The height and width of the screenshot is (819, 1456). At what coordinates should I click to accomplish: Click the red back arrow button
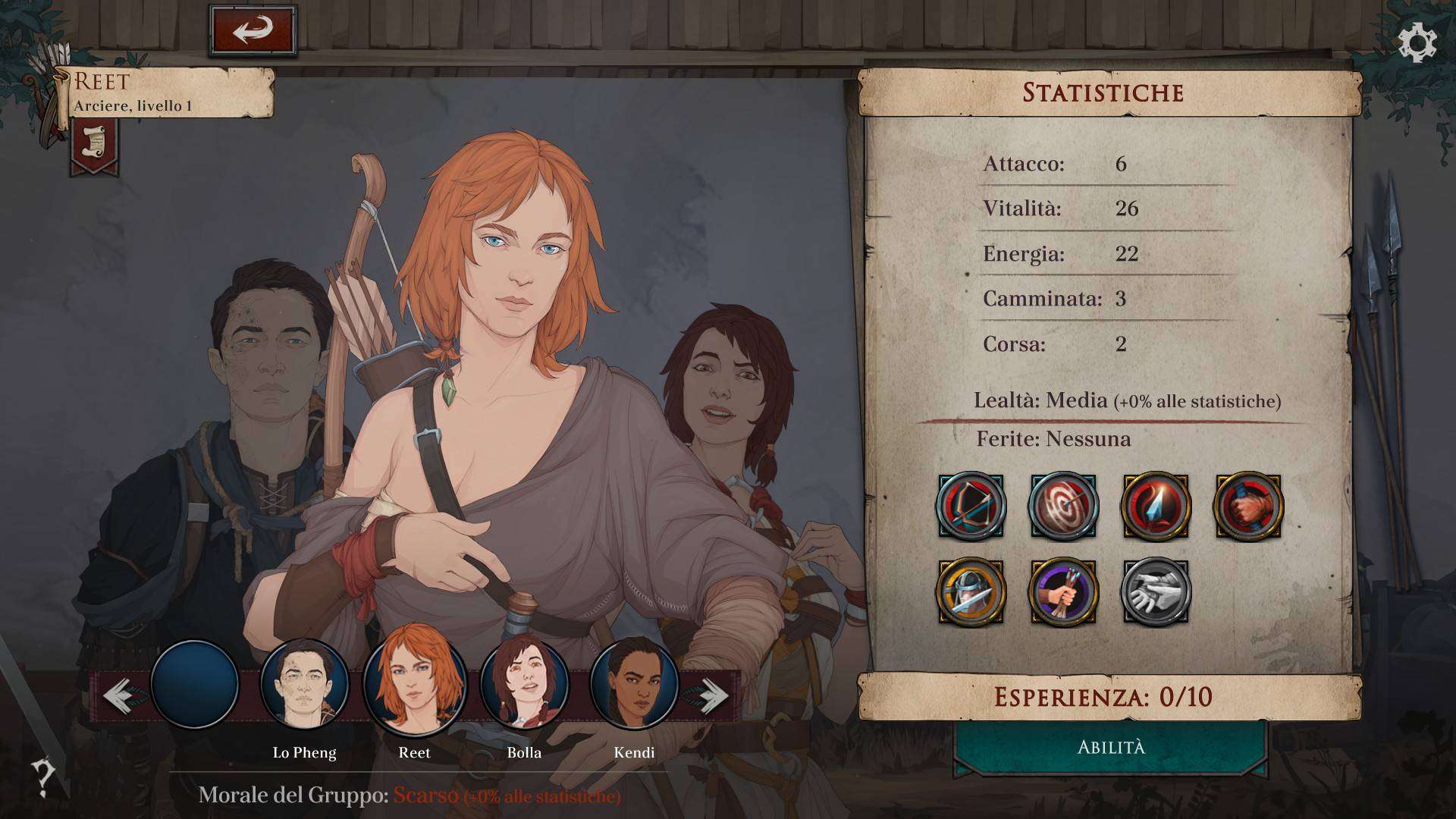[253, 31]
